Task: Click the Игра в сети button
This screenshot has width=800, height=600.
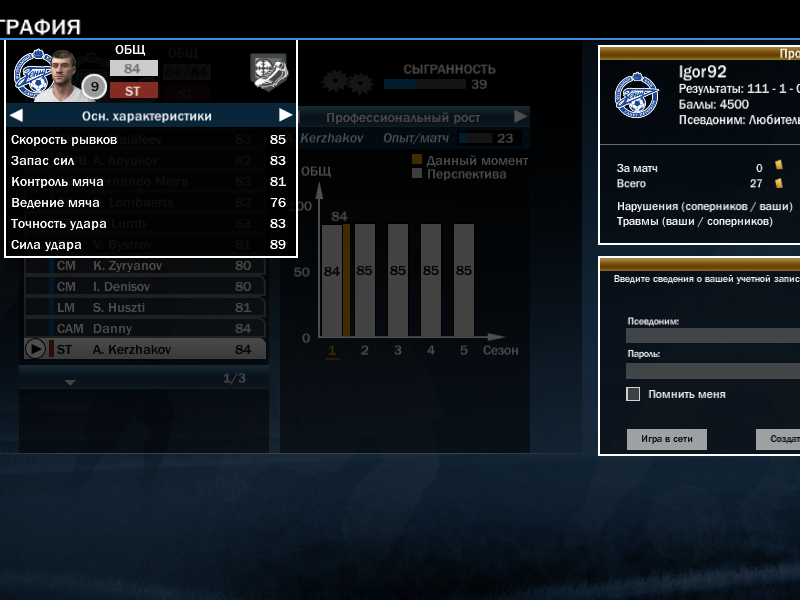Action: [667, 439]
